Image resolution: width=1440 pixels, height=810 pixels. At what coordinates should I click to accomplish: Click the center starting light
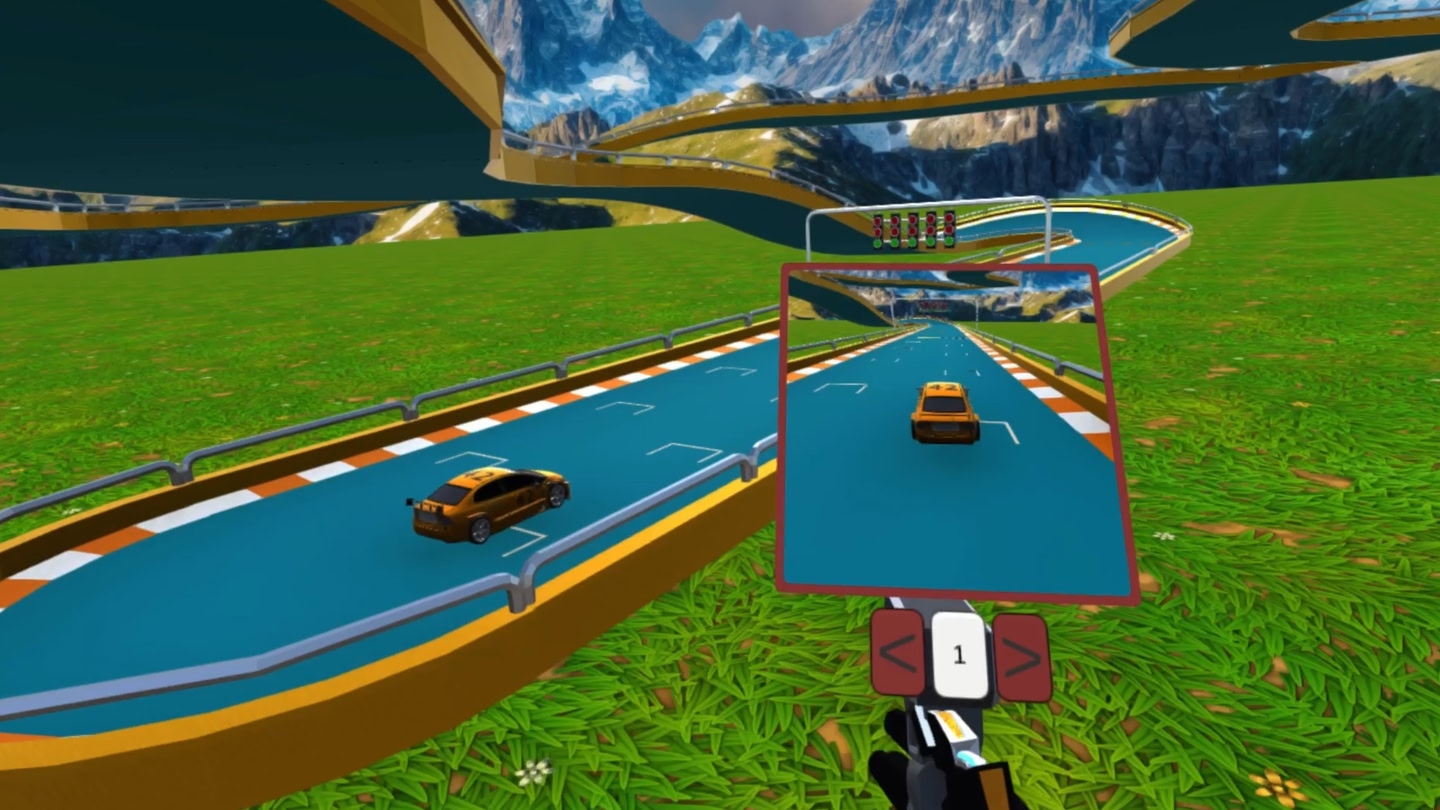[x=912, y=230]
